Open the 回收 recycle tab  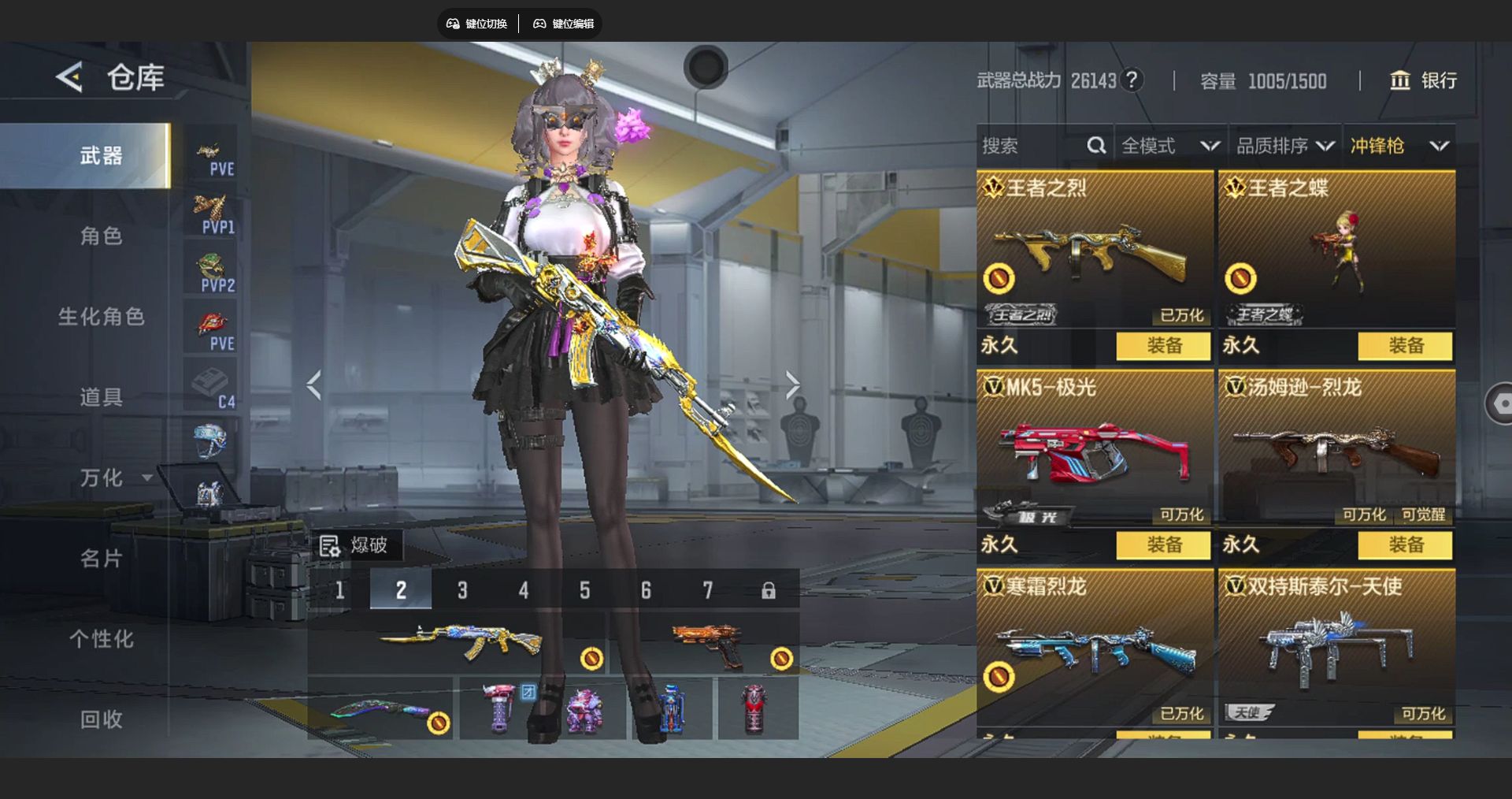point(101,719)
